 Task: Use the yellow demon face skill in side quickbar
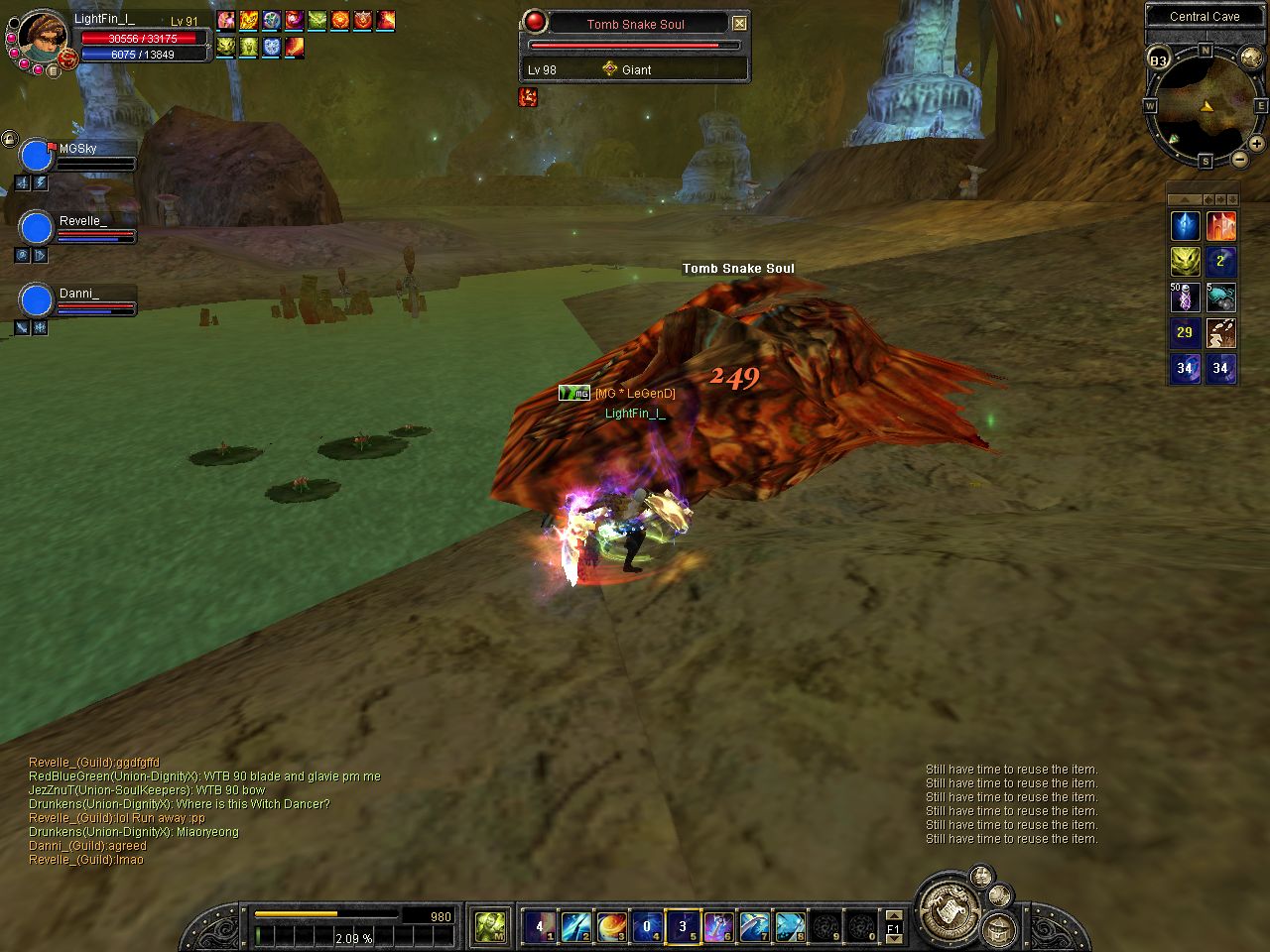tap(1185, 262)
